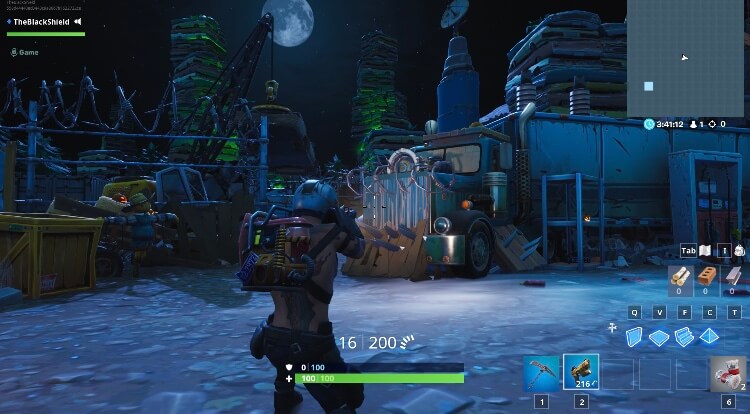Open the map icon beside Tab
Image resolution: width=750 pixels, height=414 pixels.
point(704,251)
